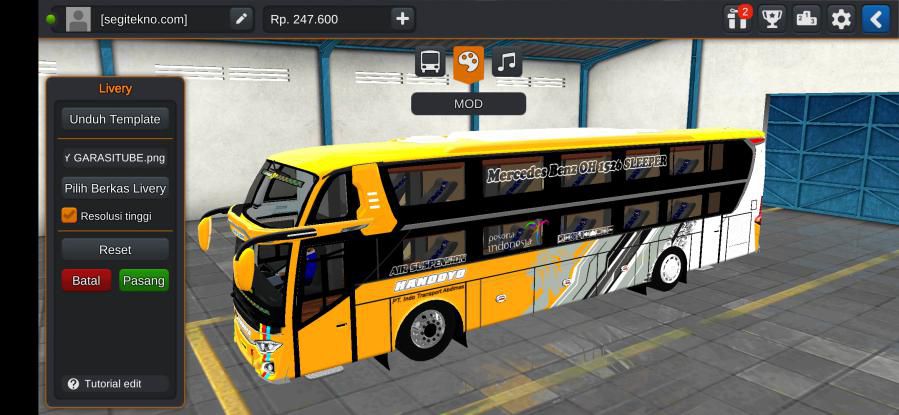899x415 pixels.
Task: Open the leaderboard podium icon
Action: [806, 19]
